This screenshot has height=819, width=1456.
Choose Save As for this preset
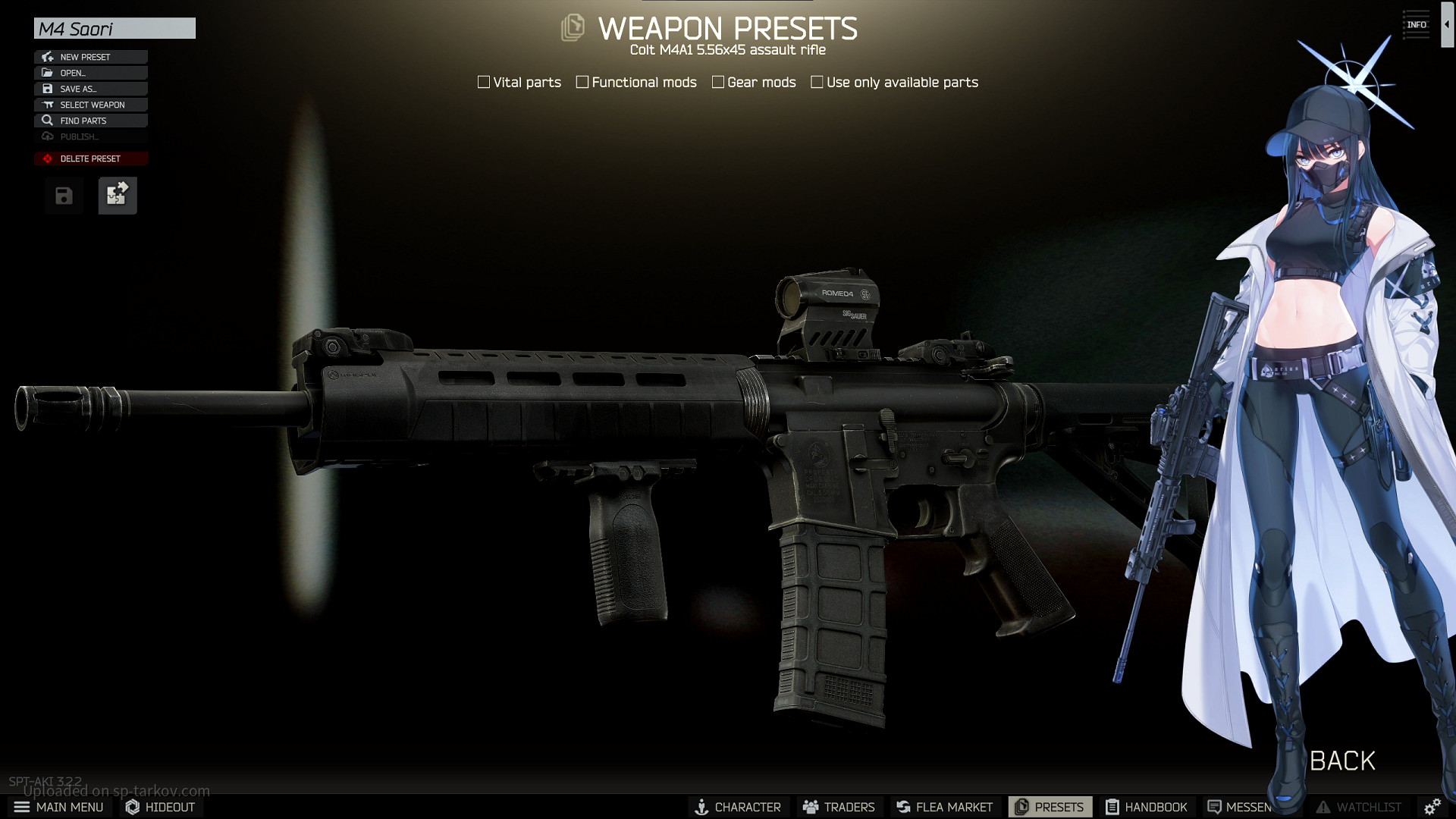[91, 89]
